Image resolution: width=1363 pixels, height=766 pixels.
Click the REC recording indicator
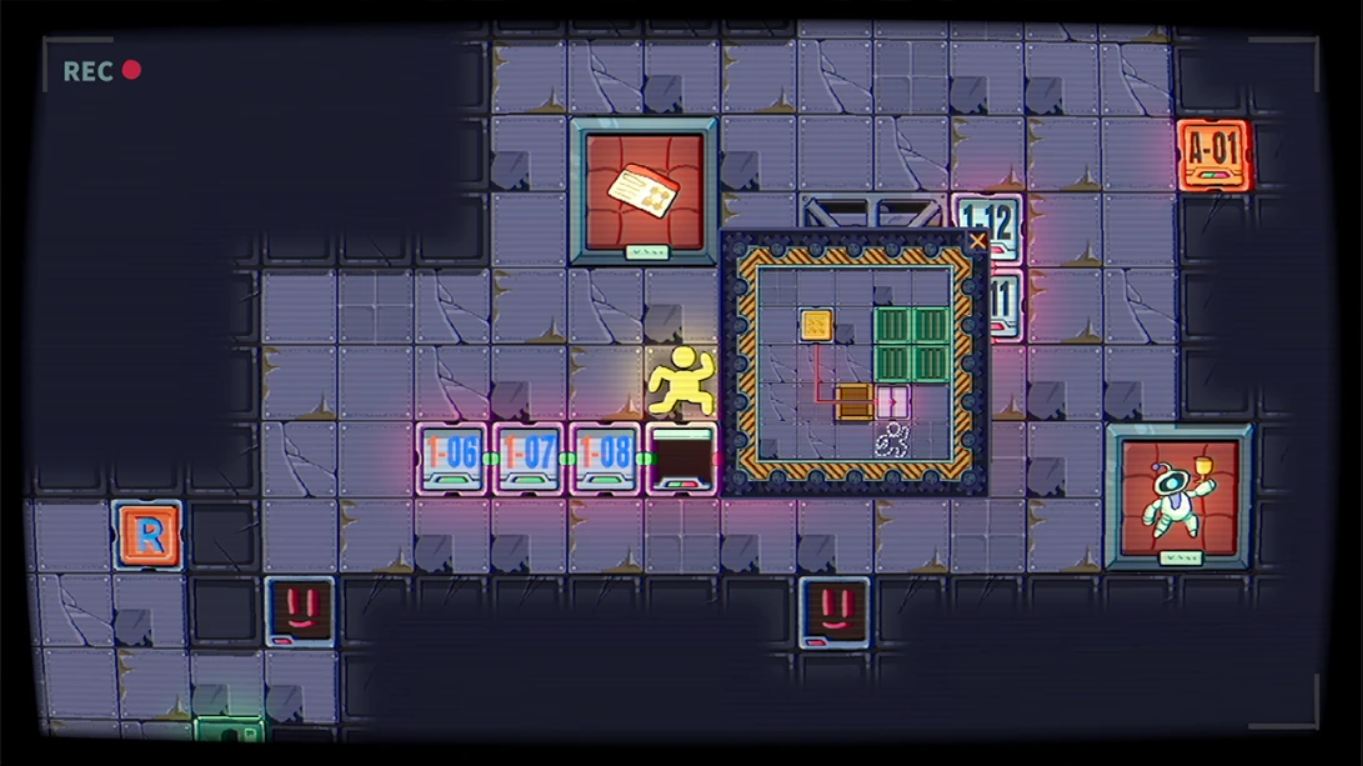pos(104,70)
